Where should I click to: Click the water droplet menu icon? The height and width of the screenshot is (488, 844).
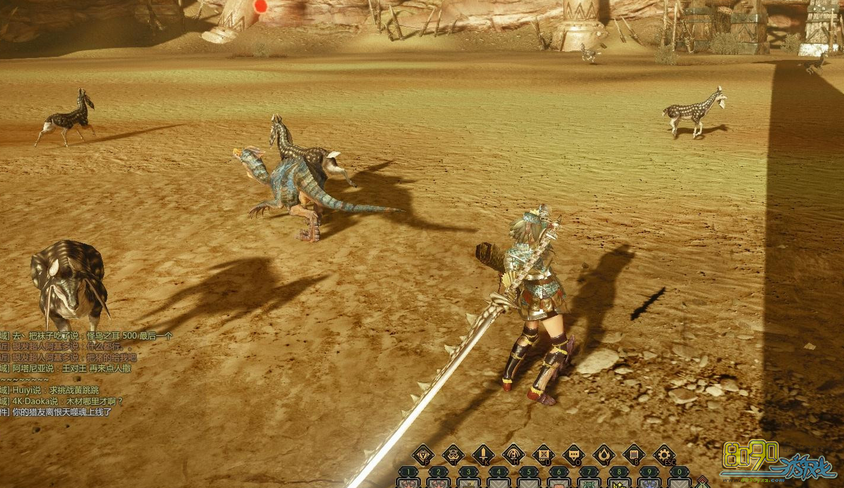pyautogui.click(x=603, y=454)
